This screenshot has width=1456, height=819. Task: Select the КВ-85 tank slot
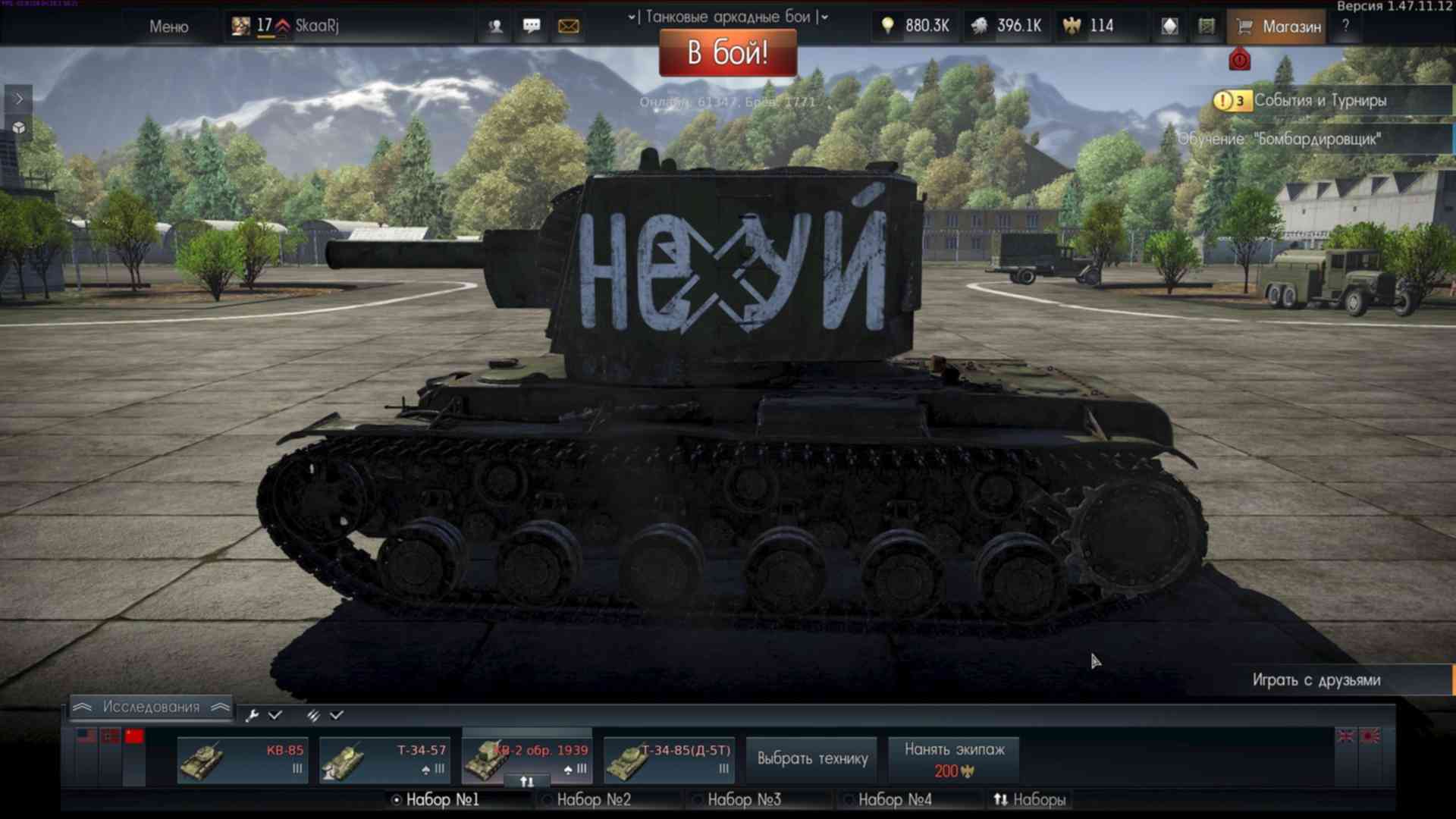(242, 760)
